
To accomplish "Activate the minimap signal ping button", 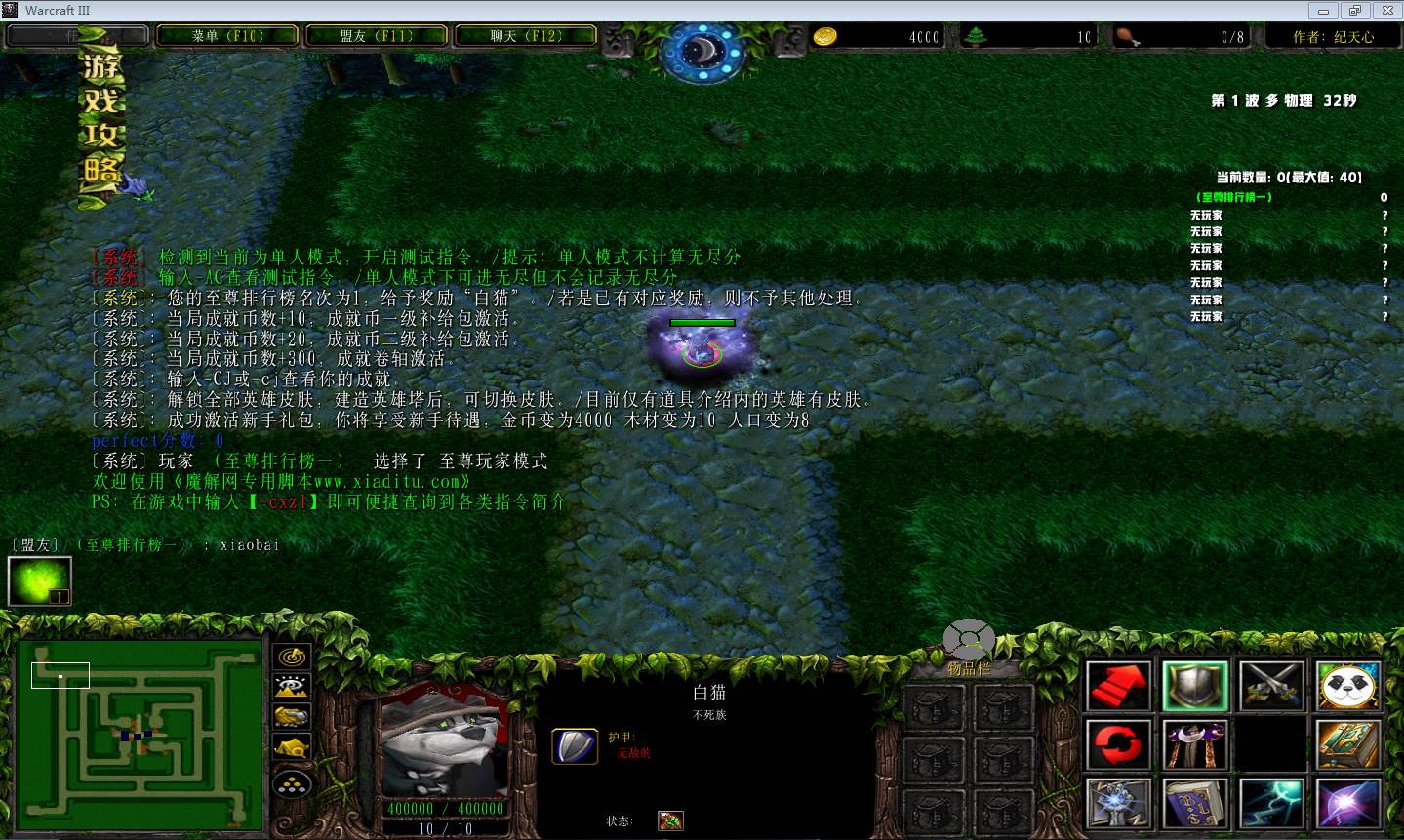I will (x=292, y=658).
